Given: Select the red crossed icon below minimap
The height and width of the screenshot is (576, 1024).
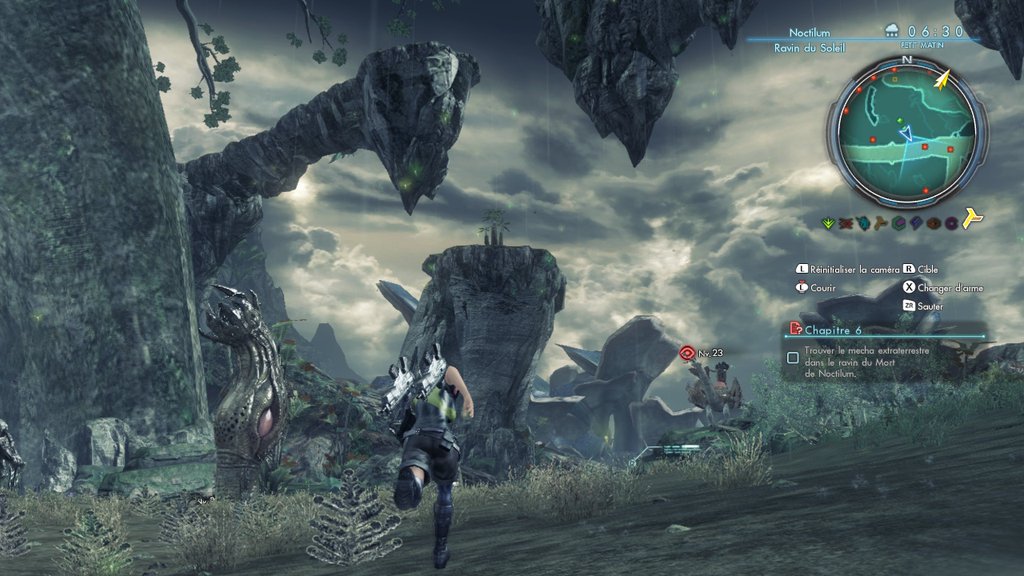Looking at the screenshot, I should coord(845,222).
